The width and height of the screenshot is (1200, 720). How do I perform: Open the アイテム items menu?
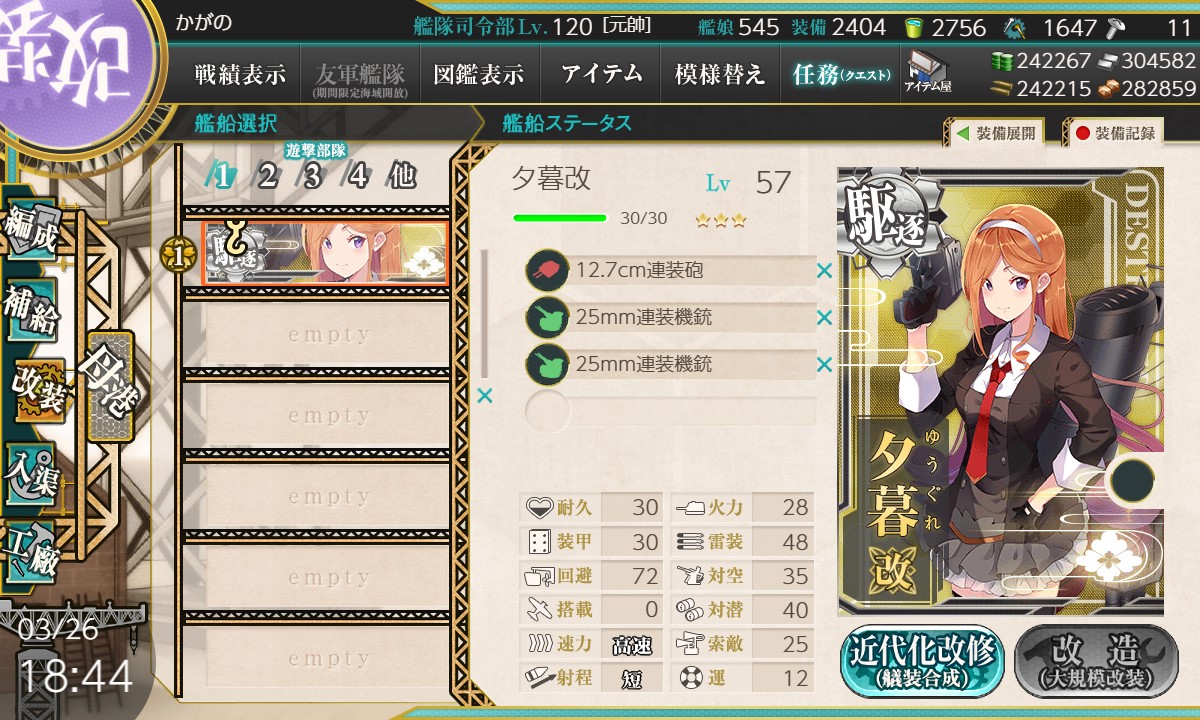[x=601, y=74]
